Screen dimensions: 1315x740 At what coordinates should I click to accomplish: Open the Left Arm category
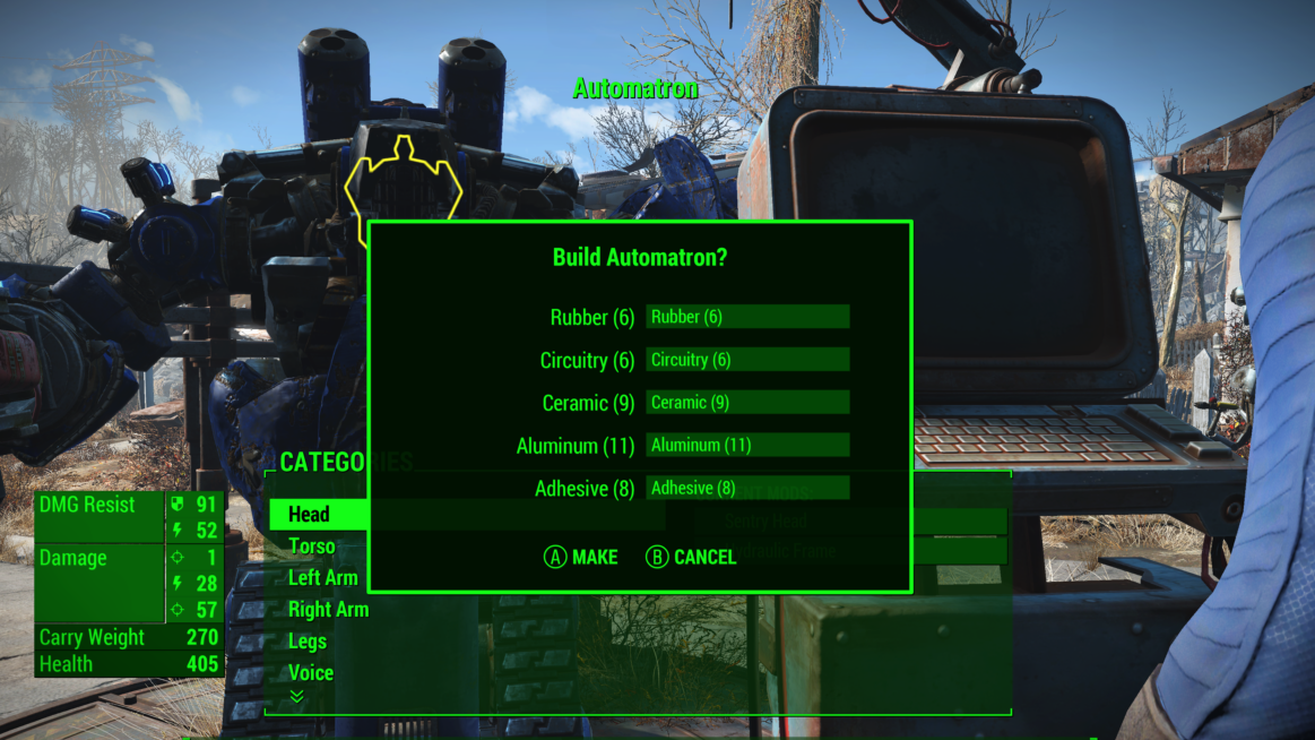pos(322,578)
